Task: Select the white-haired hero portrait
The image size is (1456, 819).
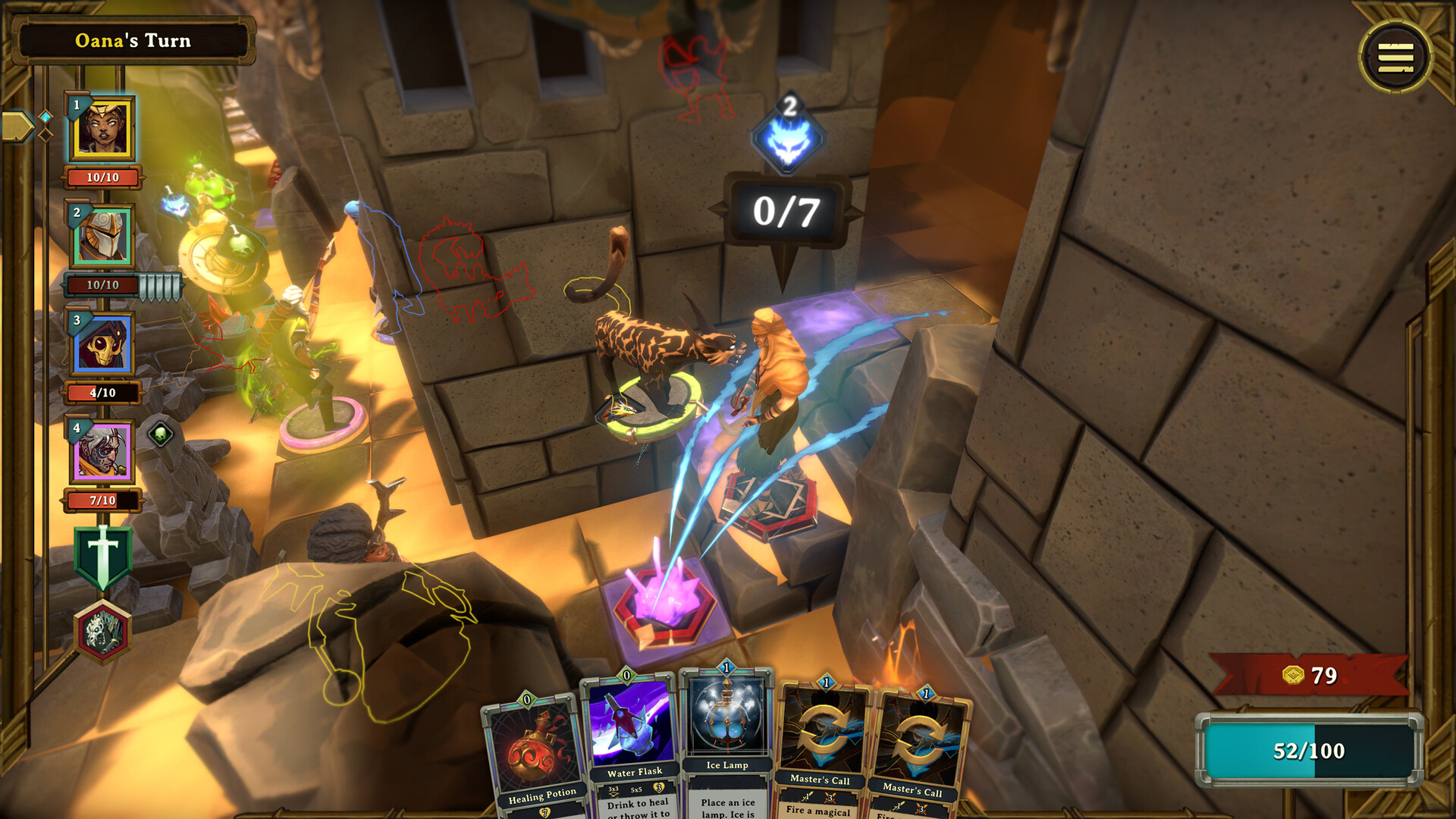Action: coord(102,452)
